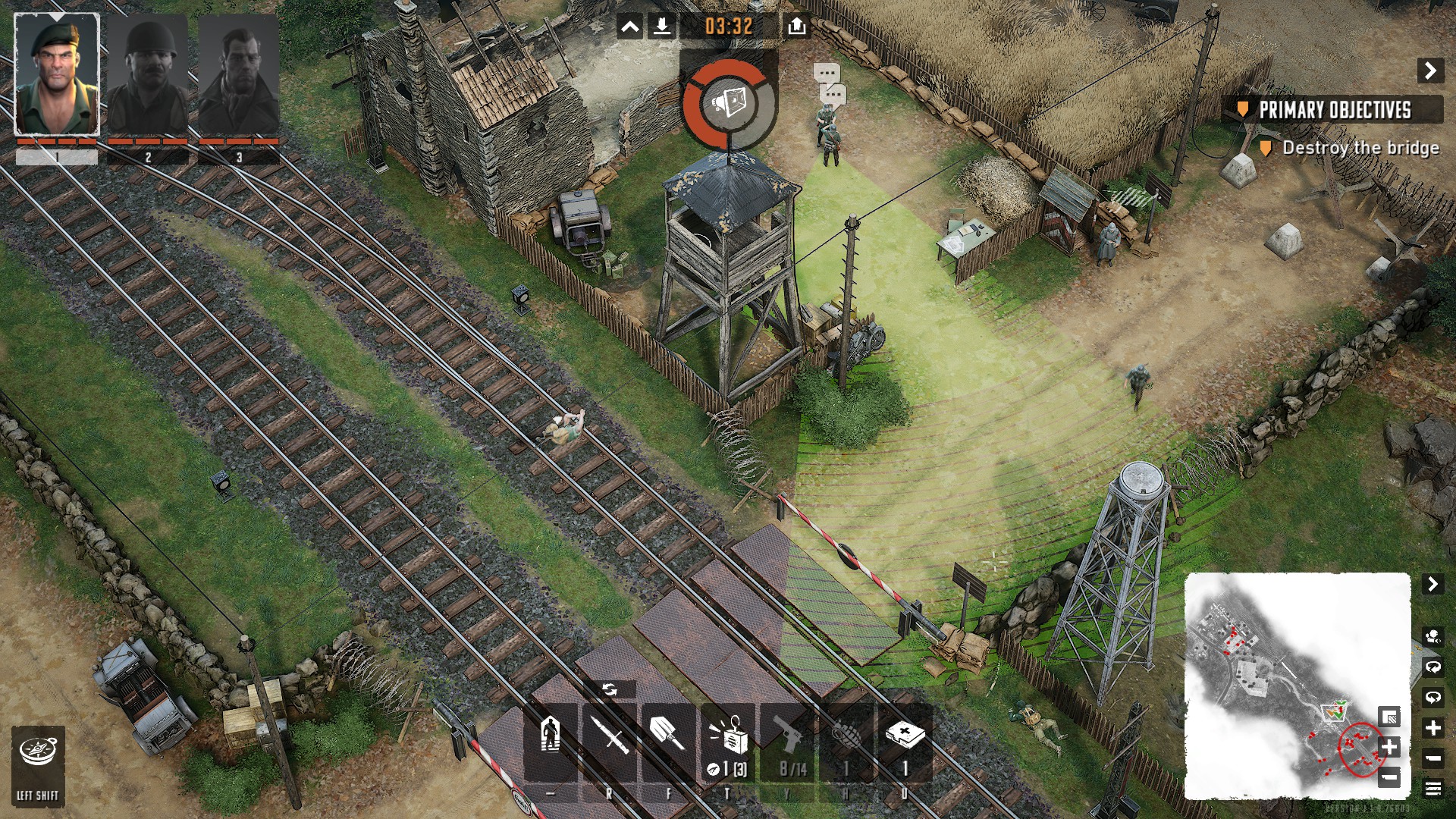The image size is (1456, 819).
Task: Select the third squad member portrait
Action: [x=239, y=74]
